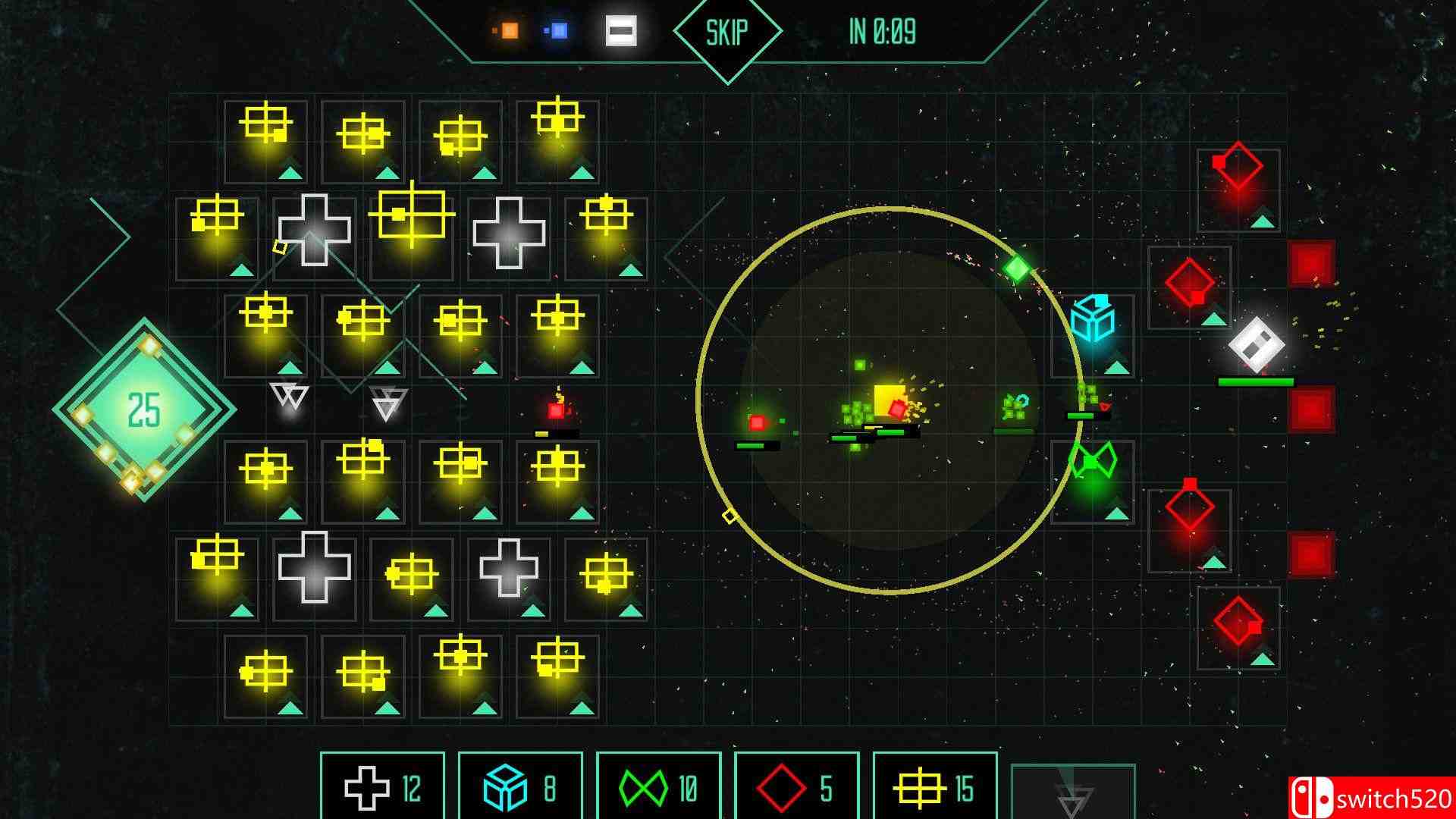Select the red diamond tower costing 5
This screenshot has width=1456, height=819.
click(x=795, y=787)
